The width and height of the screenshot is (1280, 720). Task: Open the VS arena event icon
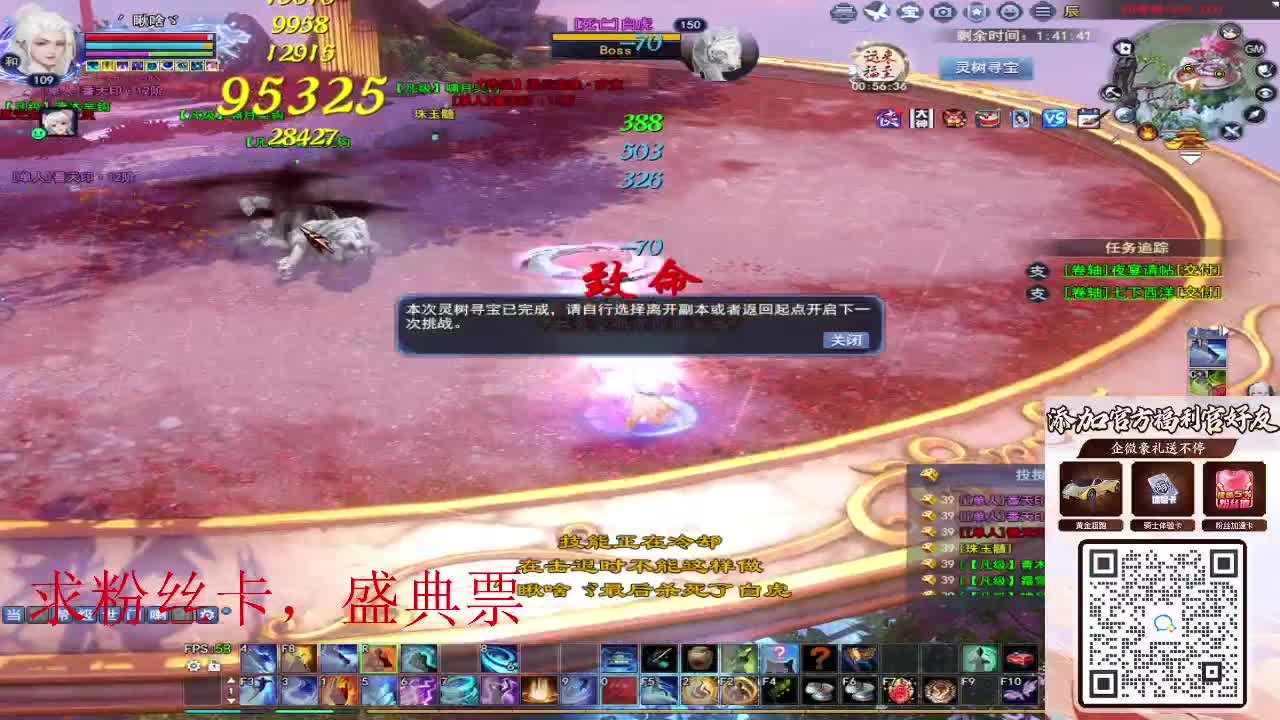1055,118
